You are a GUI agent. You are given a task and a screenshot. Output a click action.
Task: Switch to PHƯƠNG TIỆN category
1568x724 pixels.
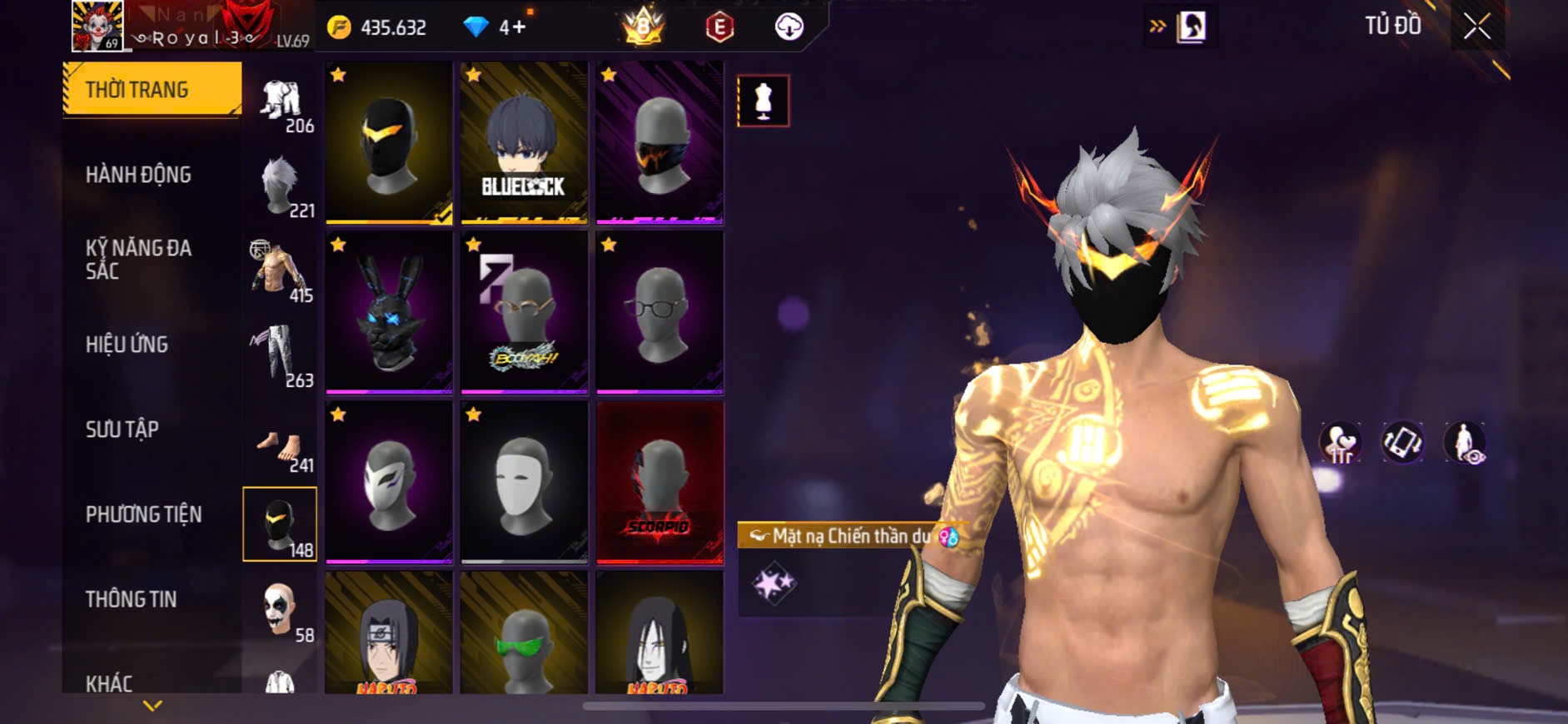[144, 514]
